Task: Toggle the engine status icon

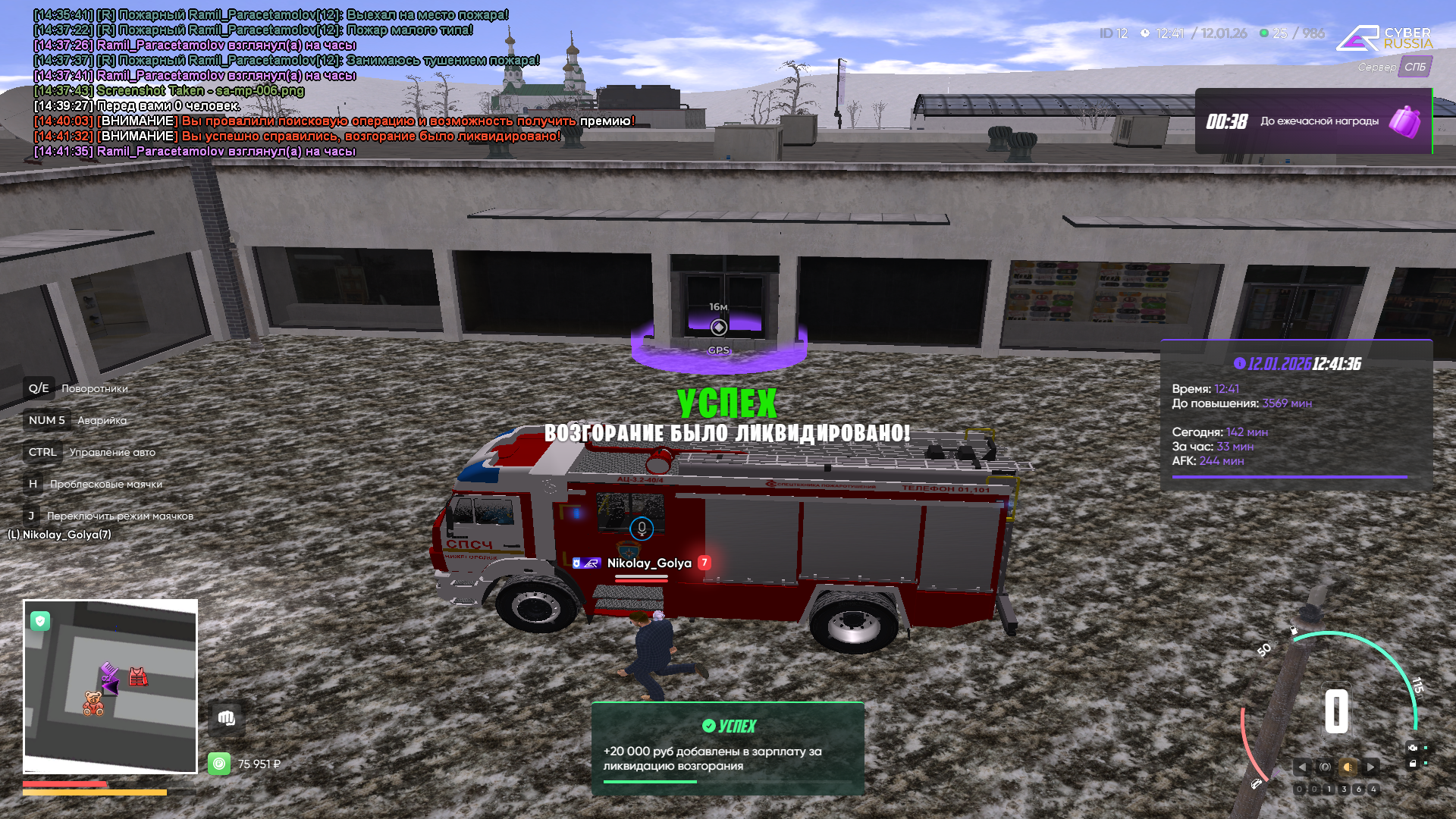Action: [1412, 748]
